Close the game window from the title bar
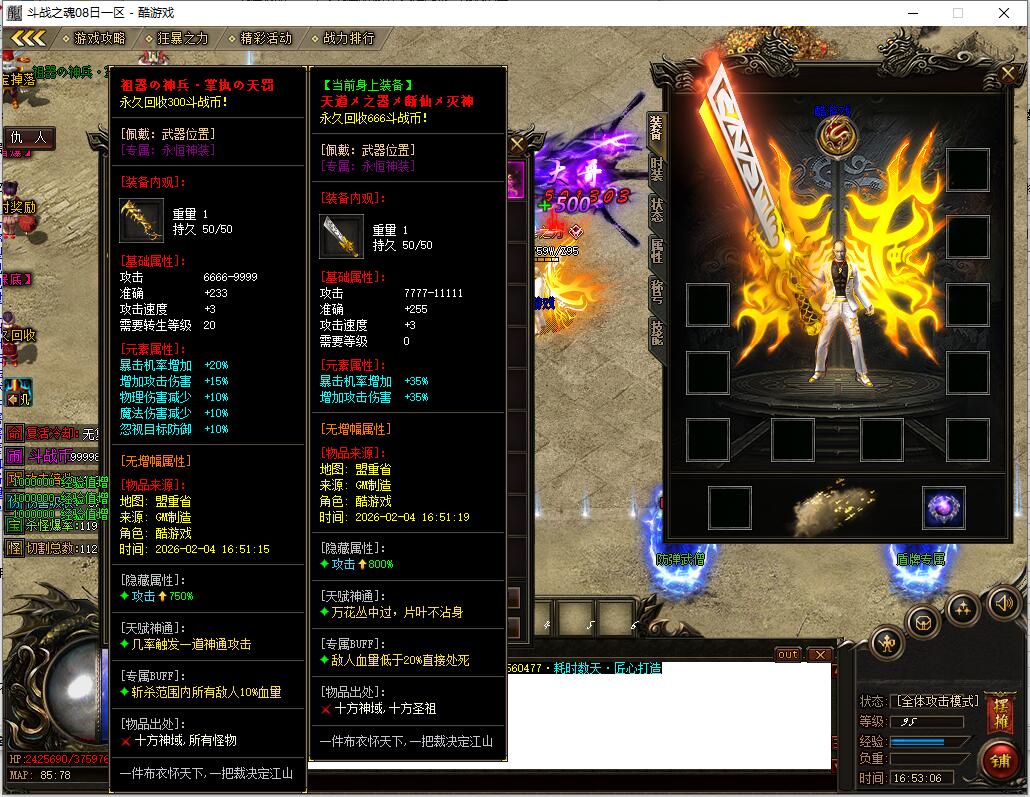Viewport: 1030px width, 797px height. pyautogui.click(x=1004, y=13)
